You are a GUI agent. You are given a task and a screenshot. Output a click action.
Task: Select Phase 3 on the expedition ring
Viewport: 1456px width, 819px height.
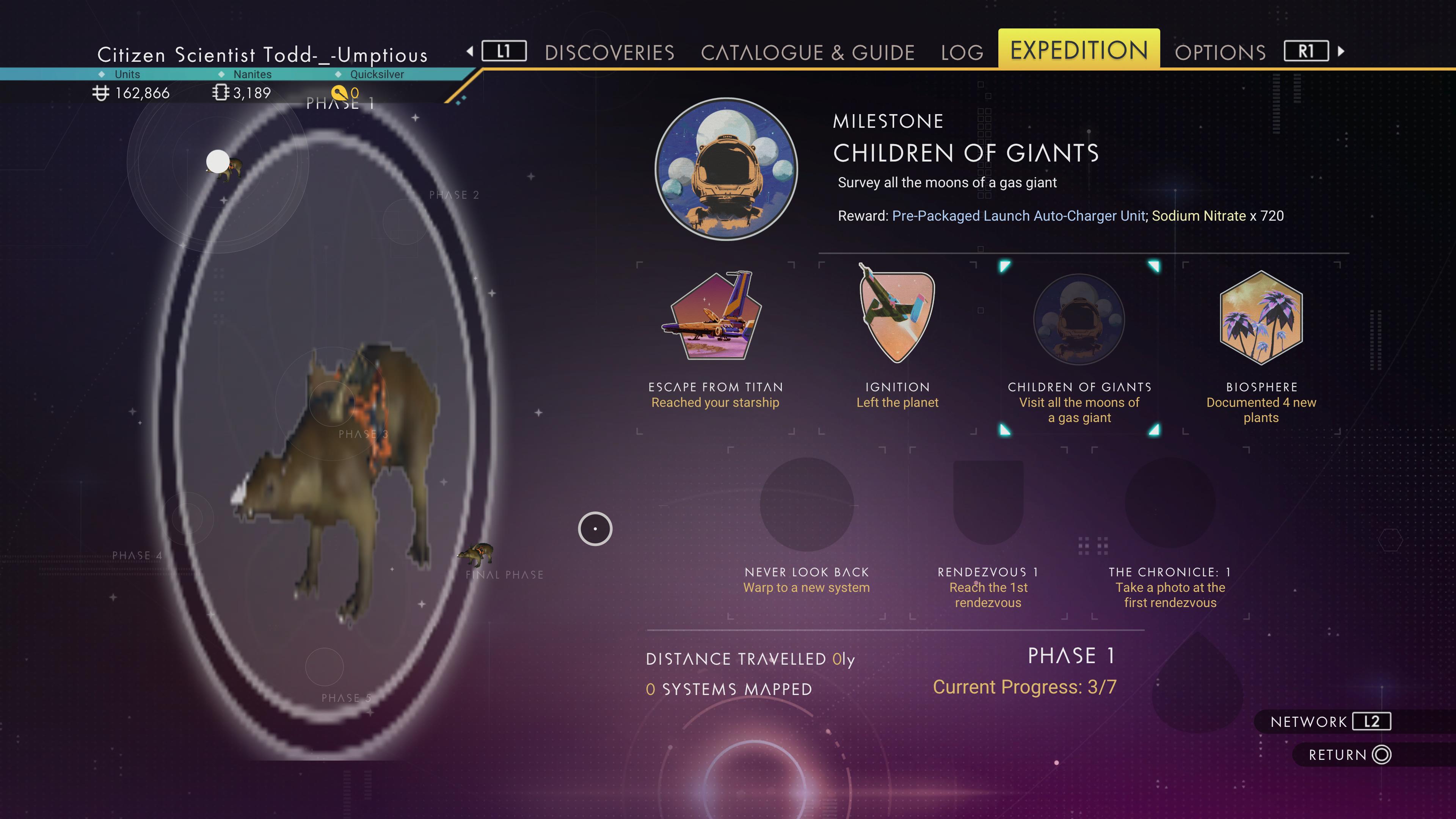(x=363, y=434)
